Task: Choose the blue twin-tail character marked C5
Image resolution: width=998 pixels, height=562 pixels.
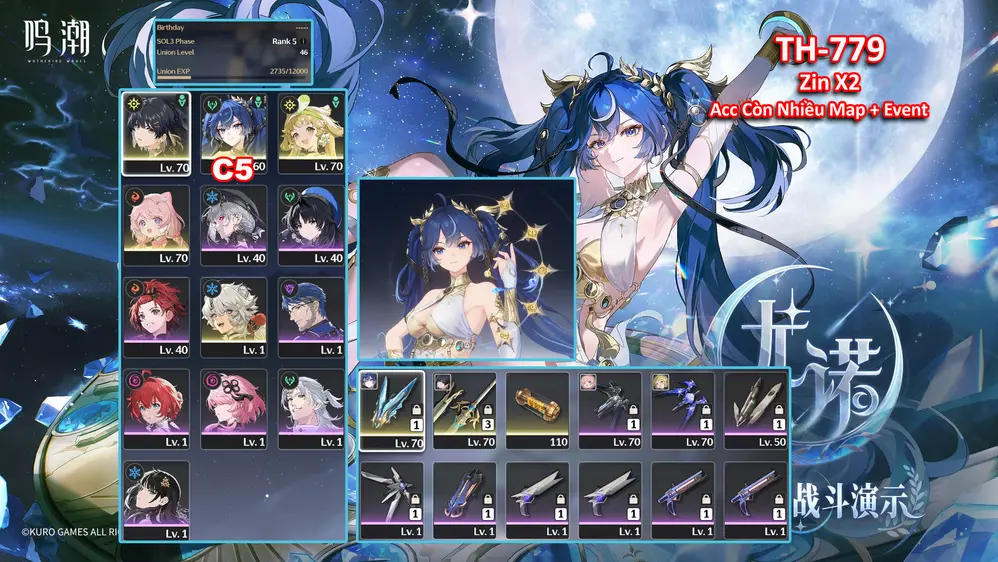Action: 234,133
